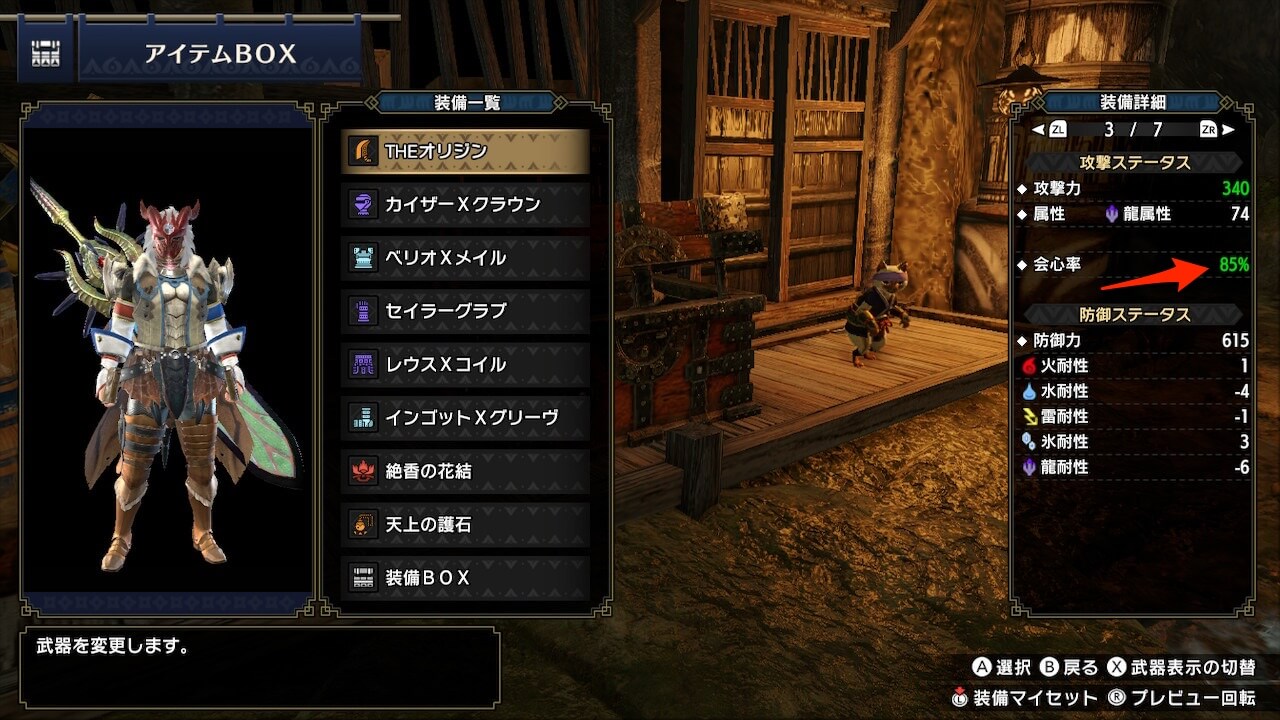Image resolution: width=1280 pixels, height=720 pixels.
Task: Choose the カイザーXクラウン helmet slot
Action: [465, 205]
